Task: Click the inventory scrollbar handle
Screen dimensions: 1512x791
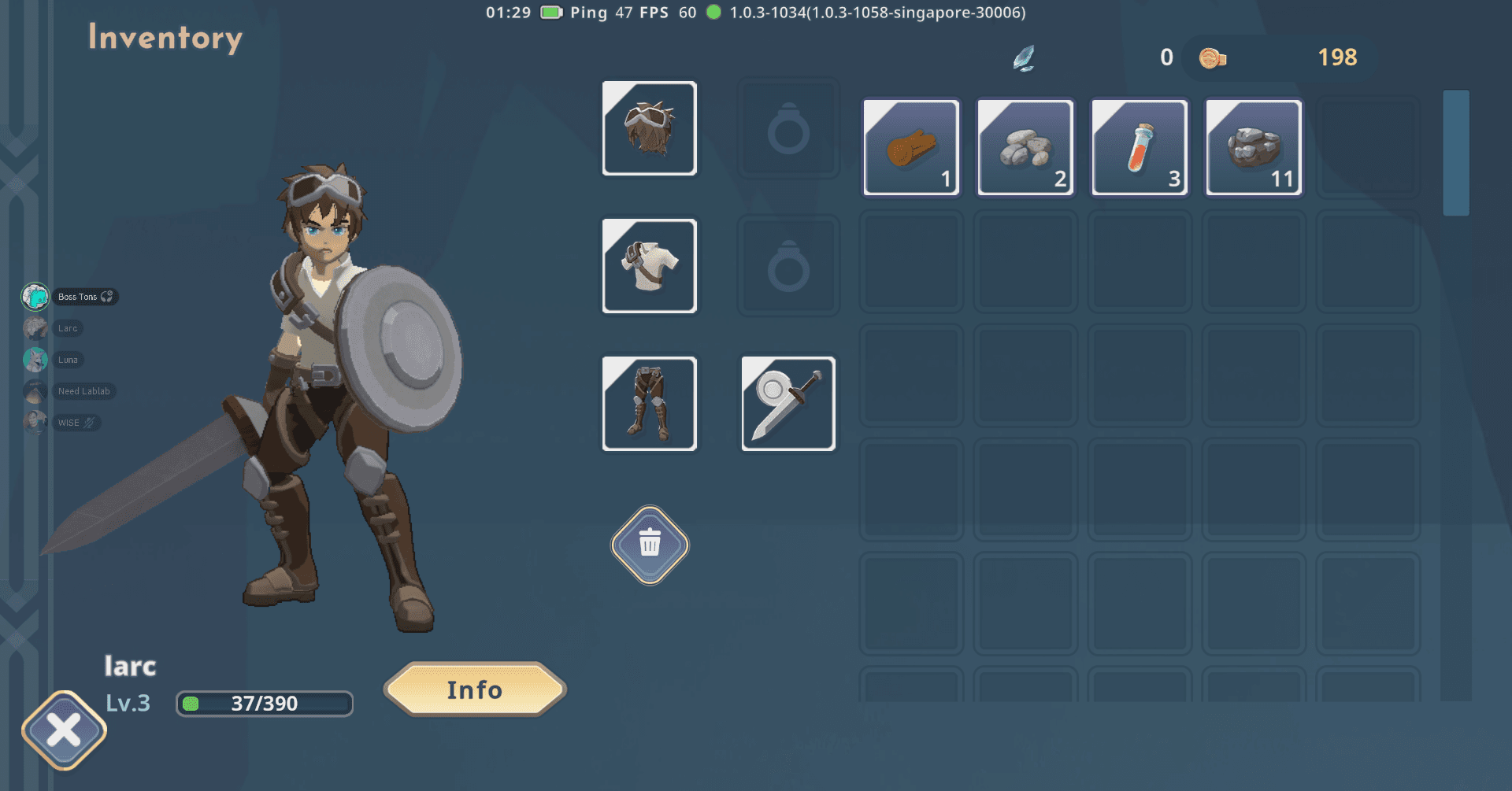Action: [x=1456, y=153]
